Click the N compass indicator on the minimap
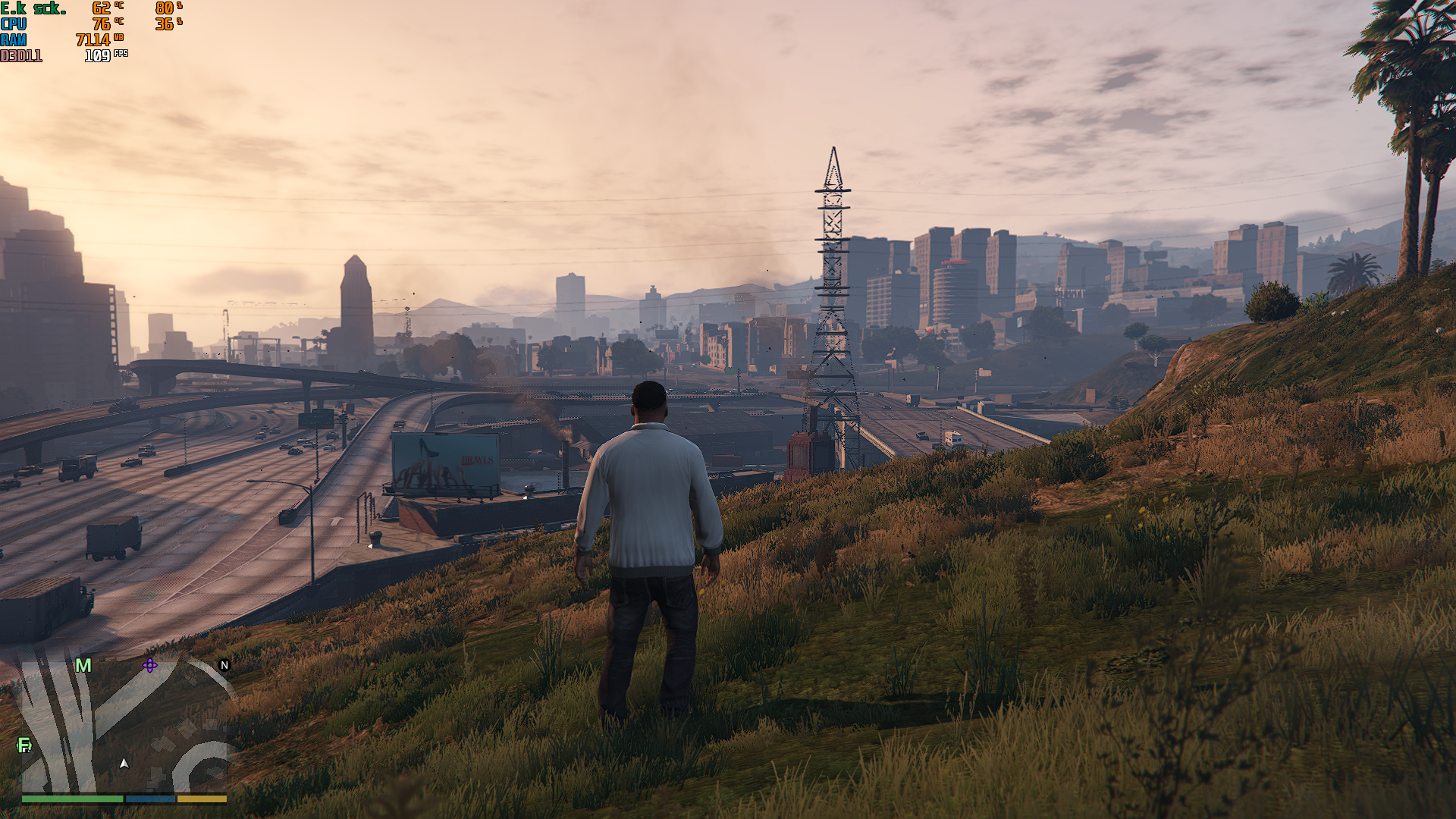 pos(224,666)
